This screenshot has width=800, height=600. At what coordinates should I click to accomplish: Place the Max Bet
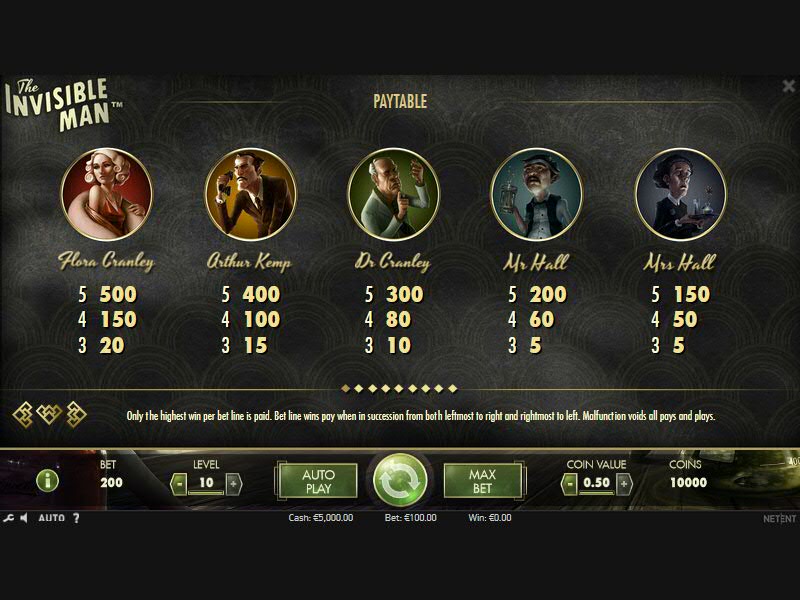tap(483, 481)
